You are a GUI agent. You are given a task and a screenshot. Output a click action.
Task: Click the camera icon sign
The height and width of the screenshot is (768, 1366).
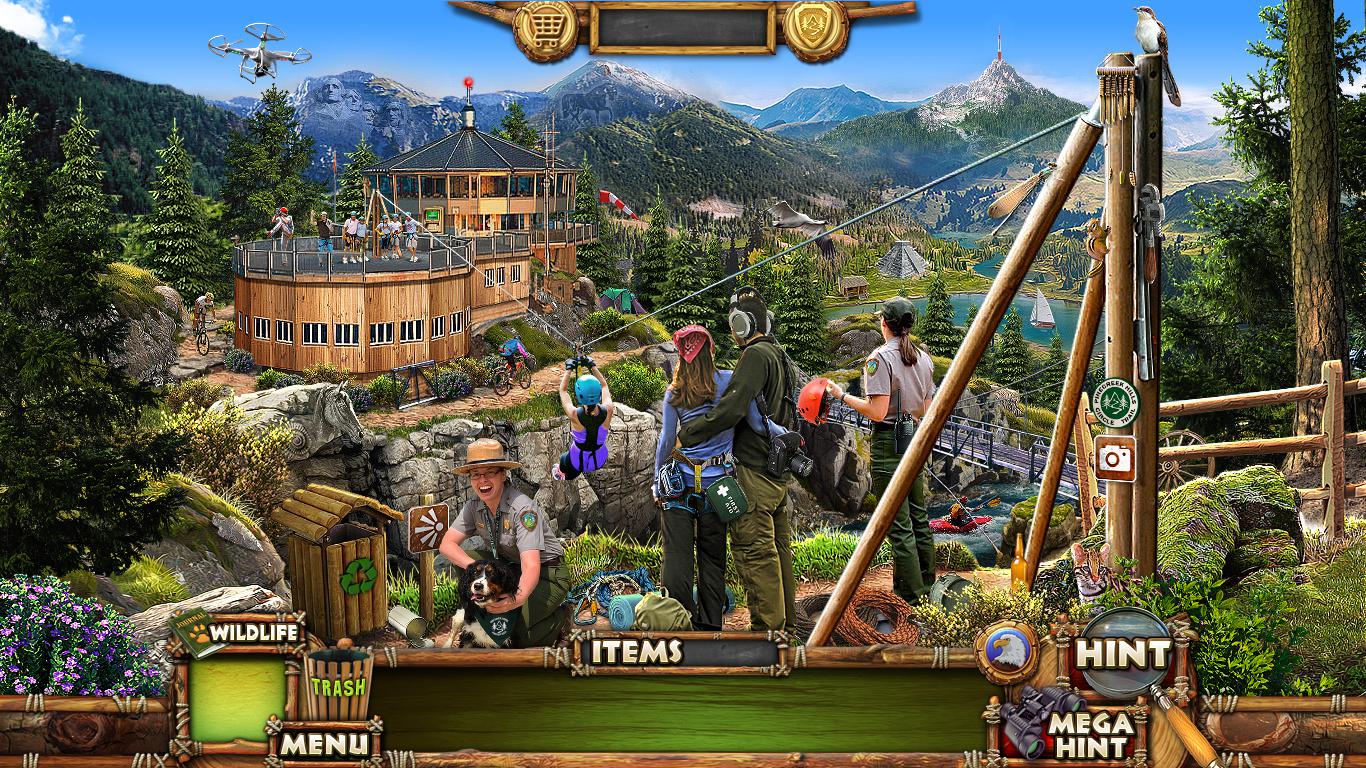1113,457
